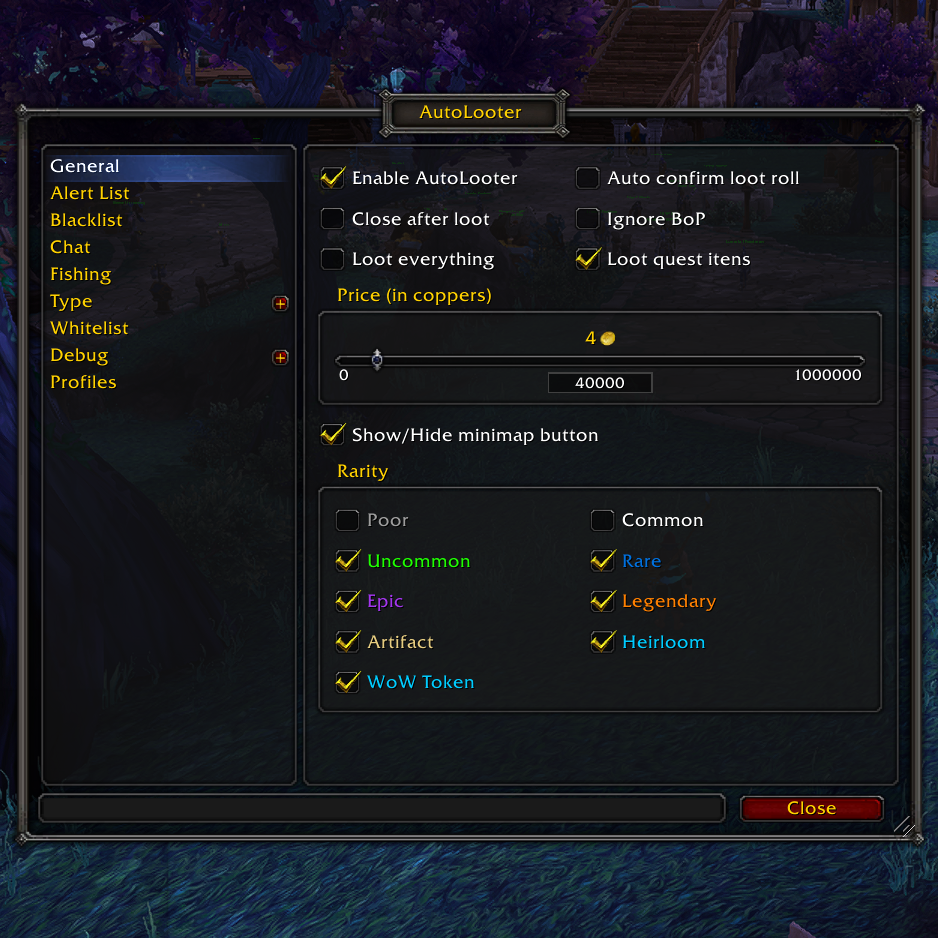Toggle the Enable AutoLooter checkbox

[x=332, y=179]
